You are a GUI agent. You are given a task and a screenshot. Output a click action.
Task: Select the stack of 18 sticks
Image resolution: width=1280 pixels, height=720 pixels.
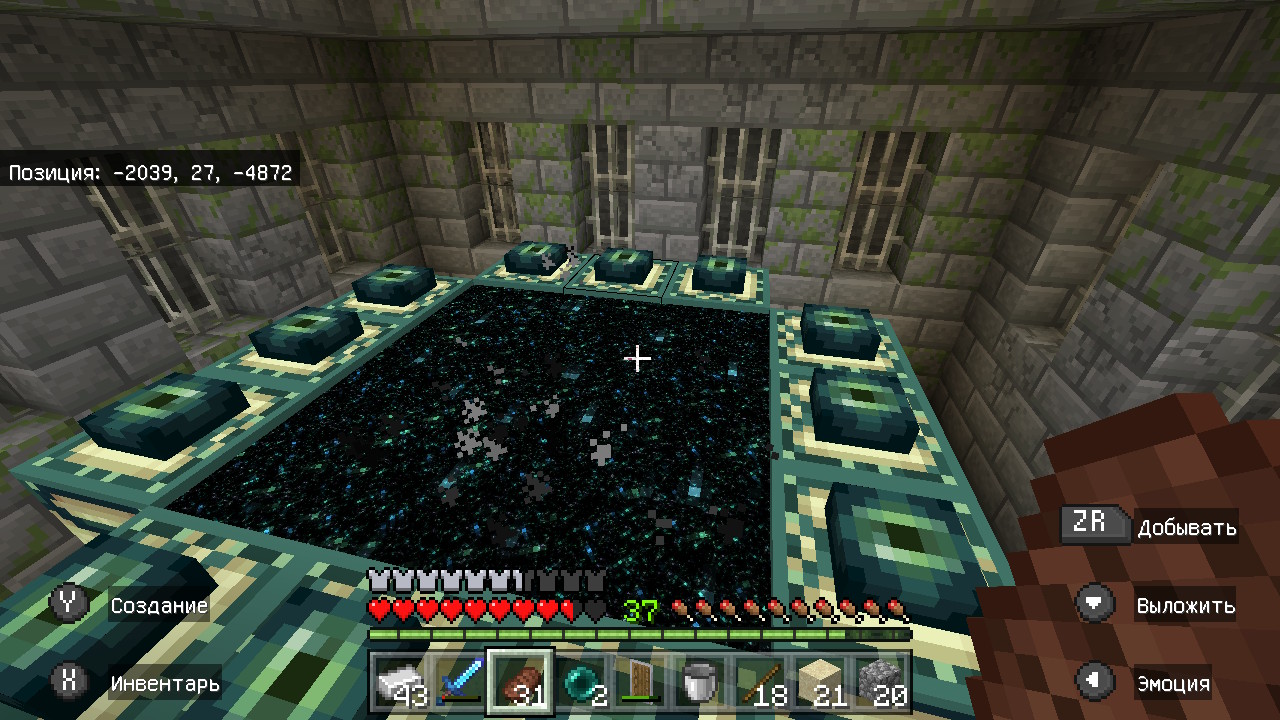[x=760, y=683]
